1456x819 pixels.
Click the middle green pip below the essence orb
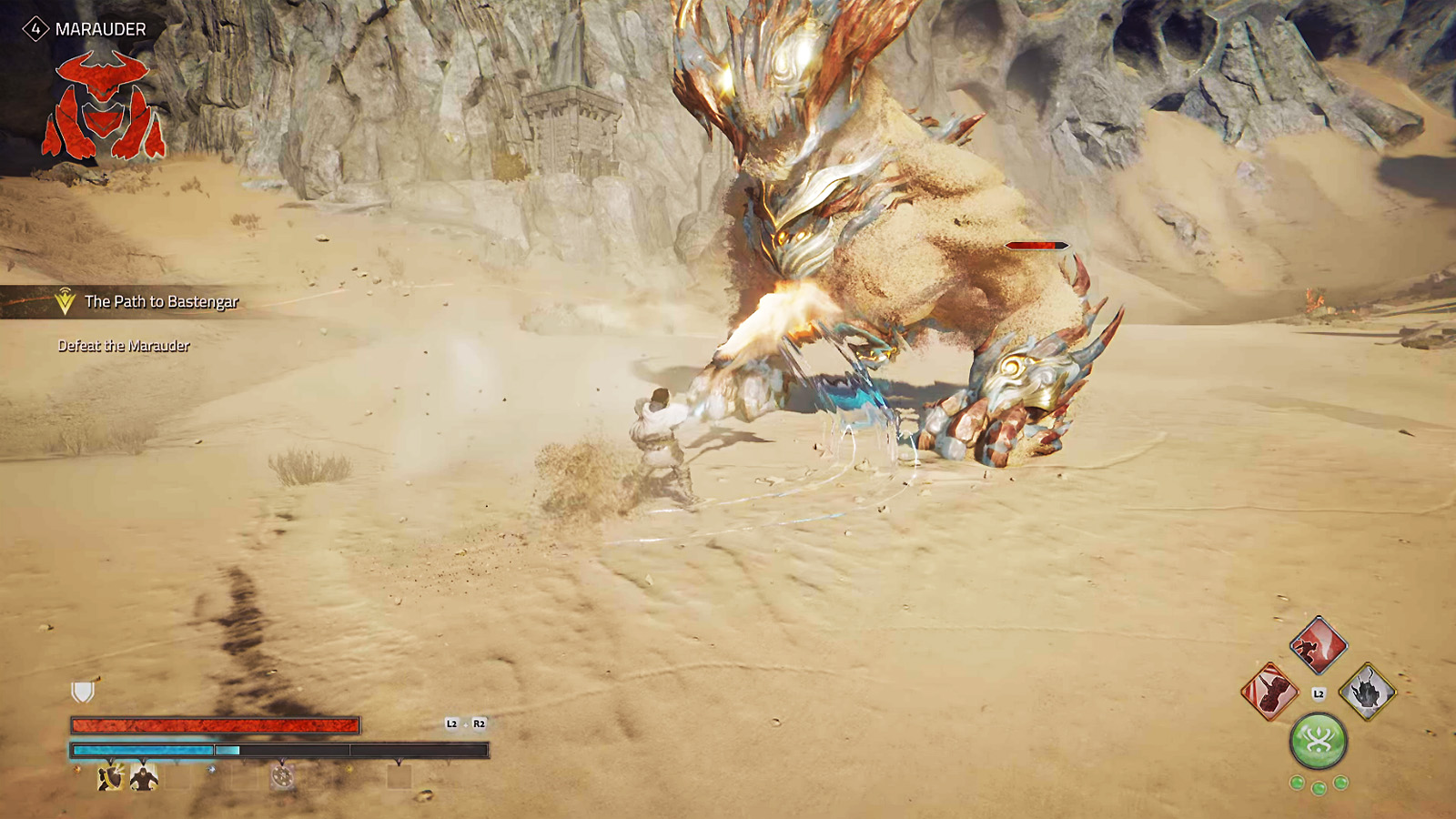1319,789
